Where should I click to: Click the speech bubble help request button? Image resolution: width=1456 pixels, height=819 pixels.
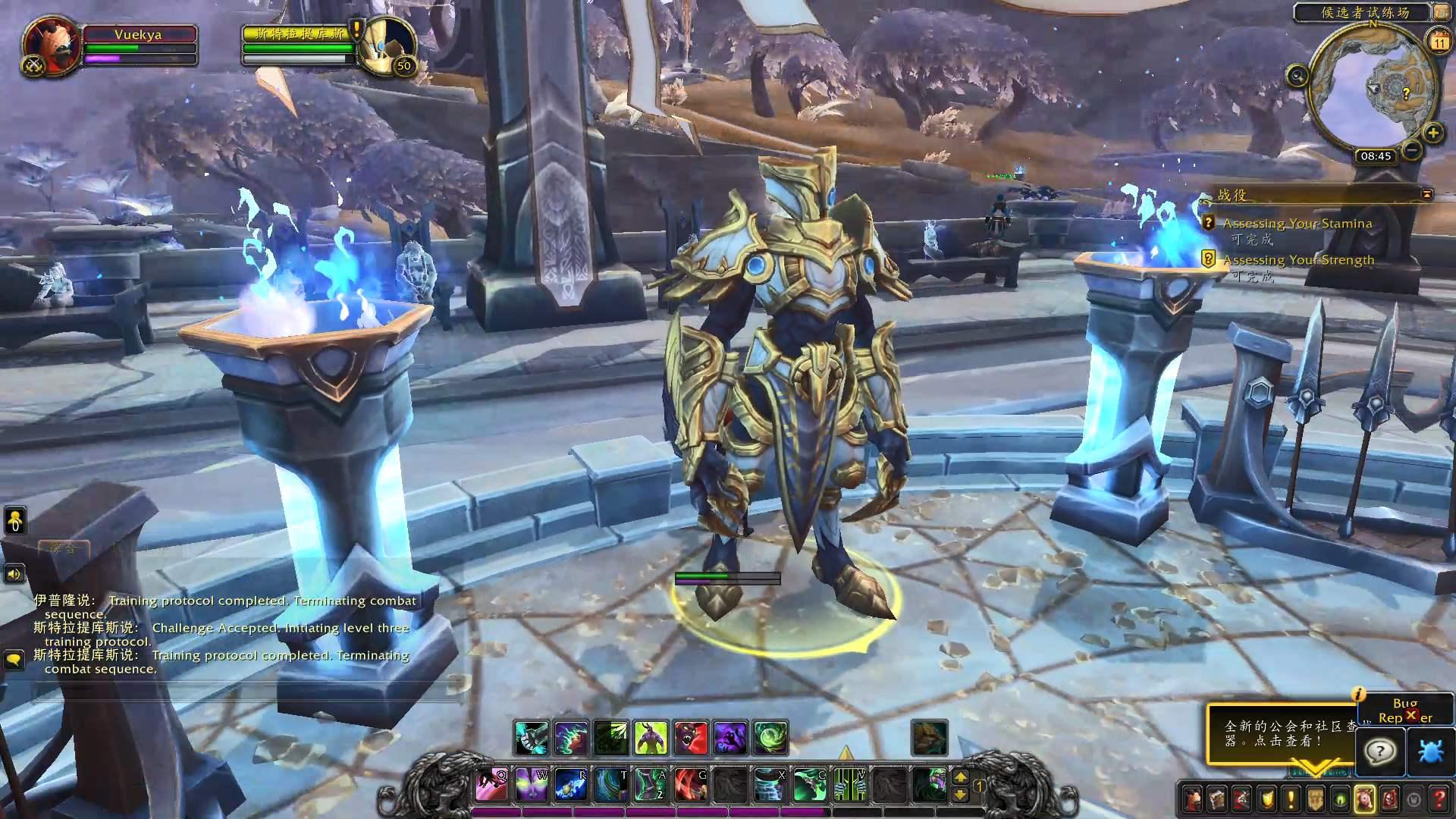(x=1380, y=752)
